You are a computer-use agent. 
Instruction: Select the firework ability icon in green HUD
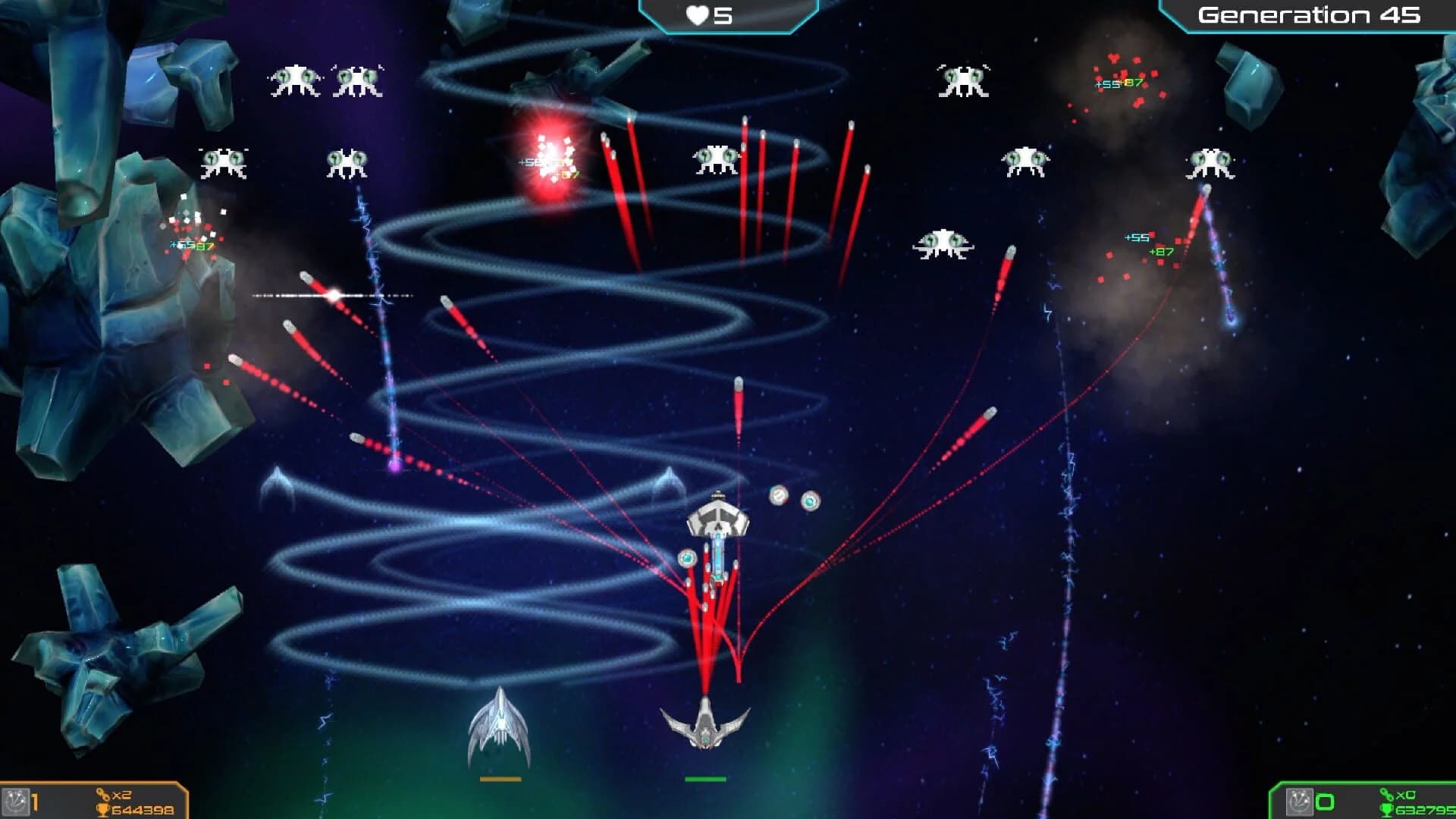[x=1300, y=802]
